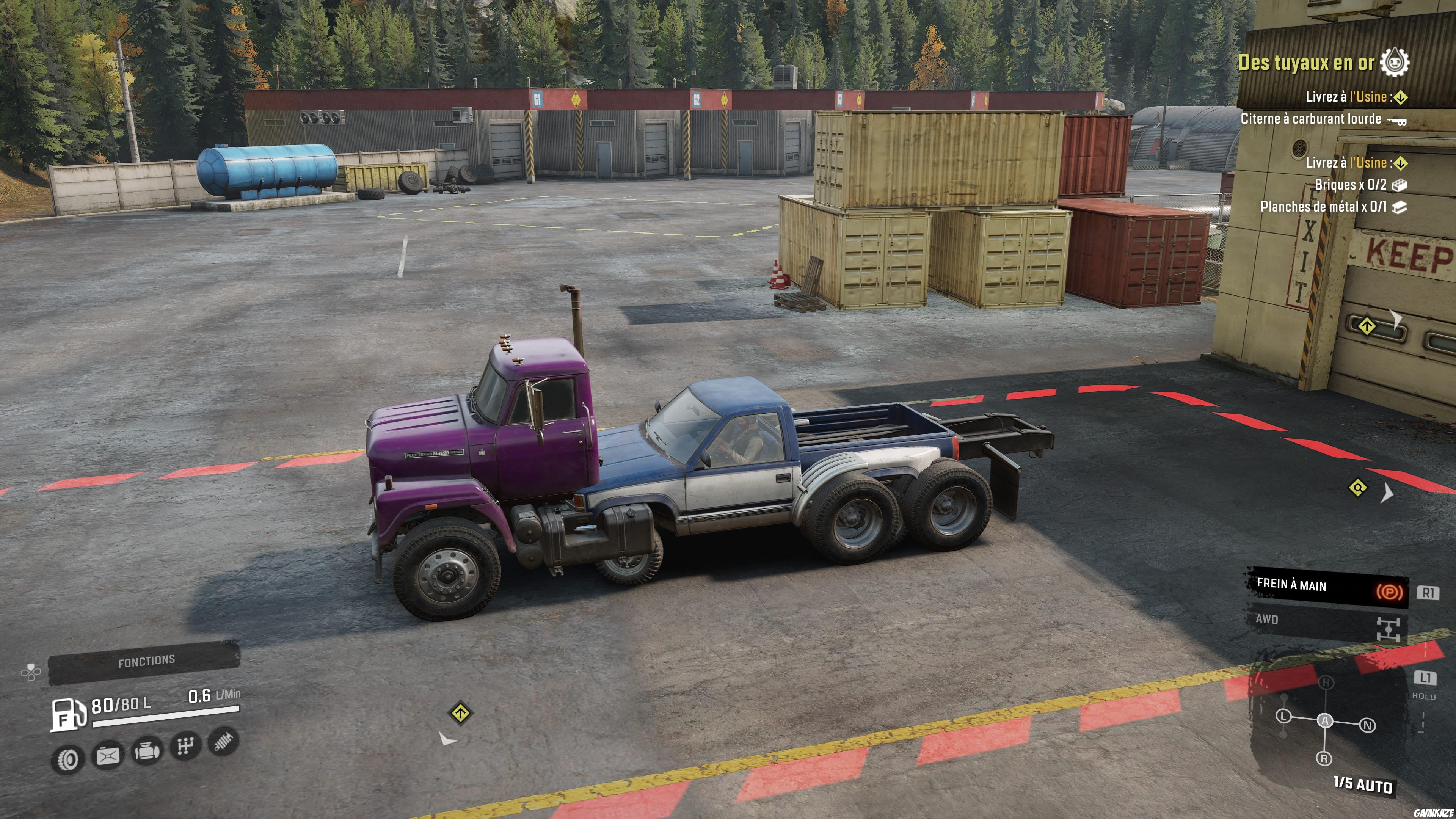Select the A automatic gear node
Screen dimensions: 1456x819
tap(1325, 721)
